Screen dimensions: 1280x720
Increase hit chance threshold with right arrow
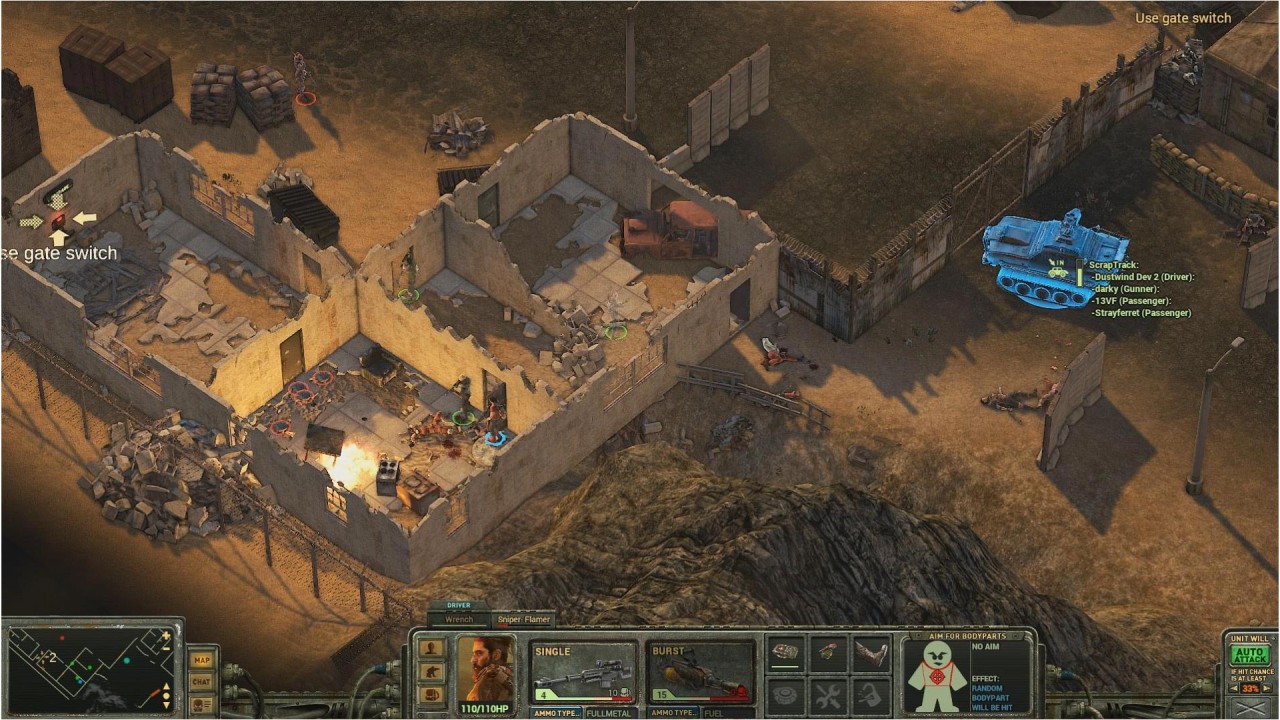click(1267, 689)
